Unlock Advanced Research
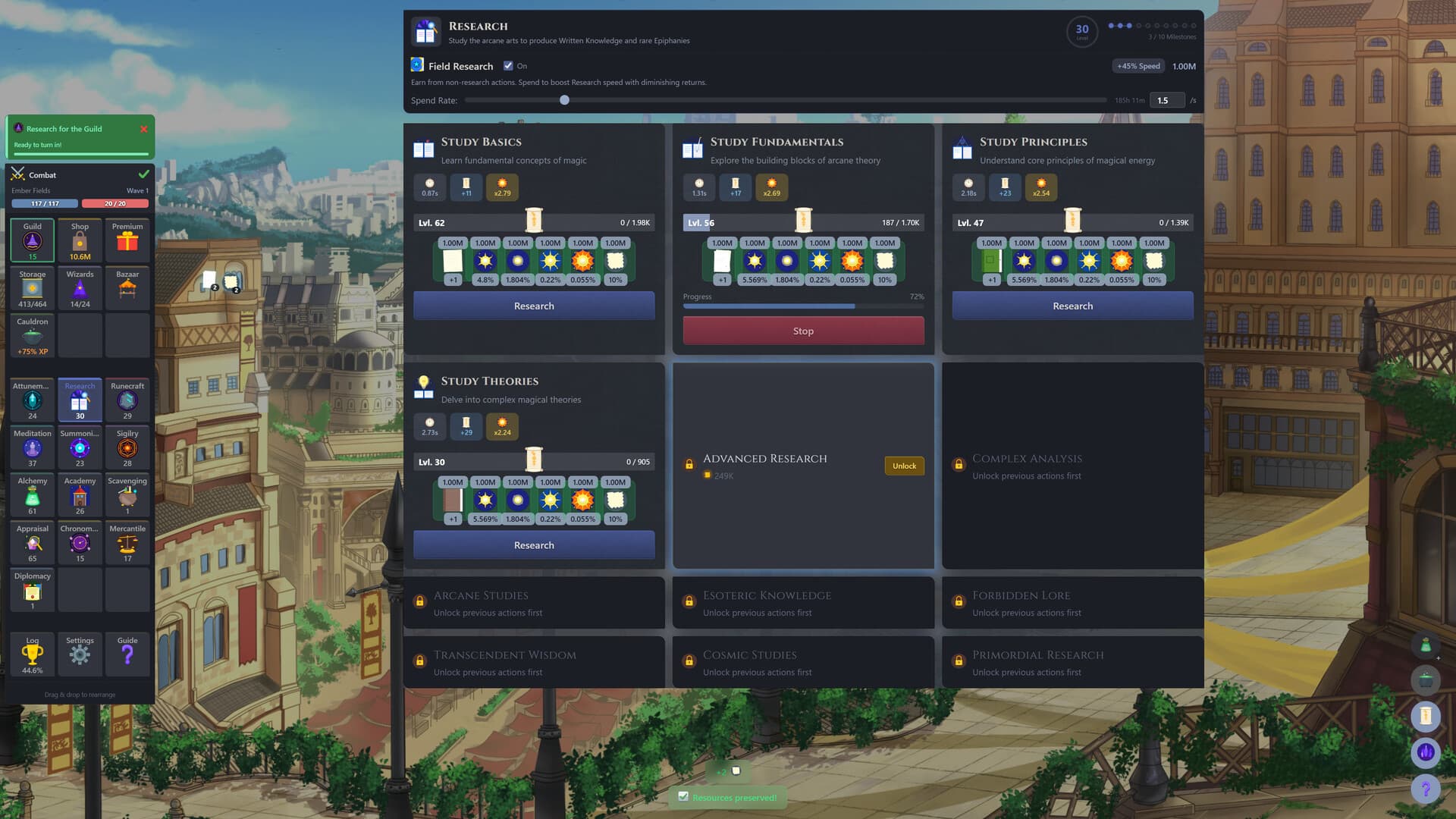Image resolution: width=1456 pixels, height=819 pixels. (x=904, y=466)
